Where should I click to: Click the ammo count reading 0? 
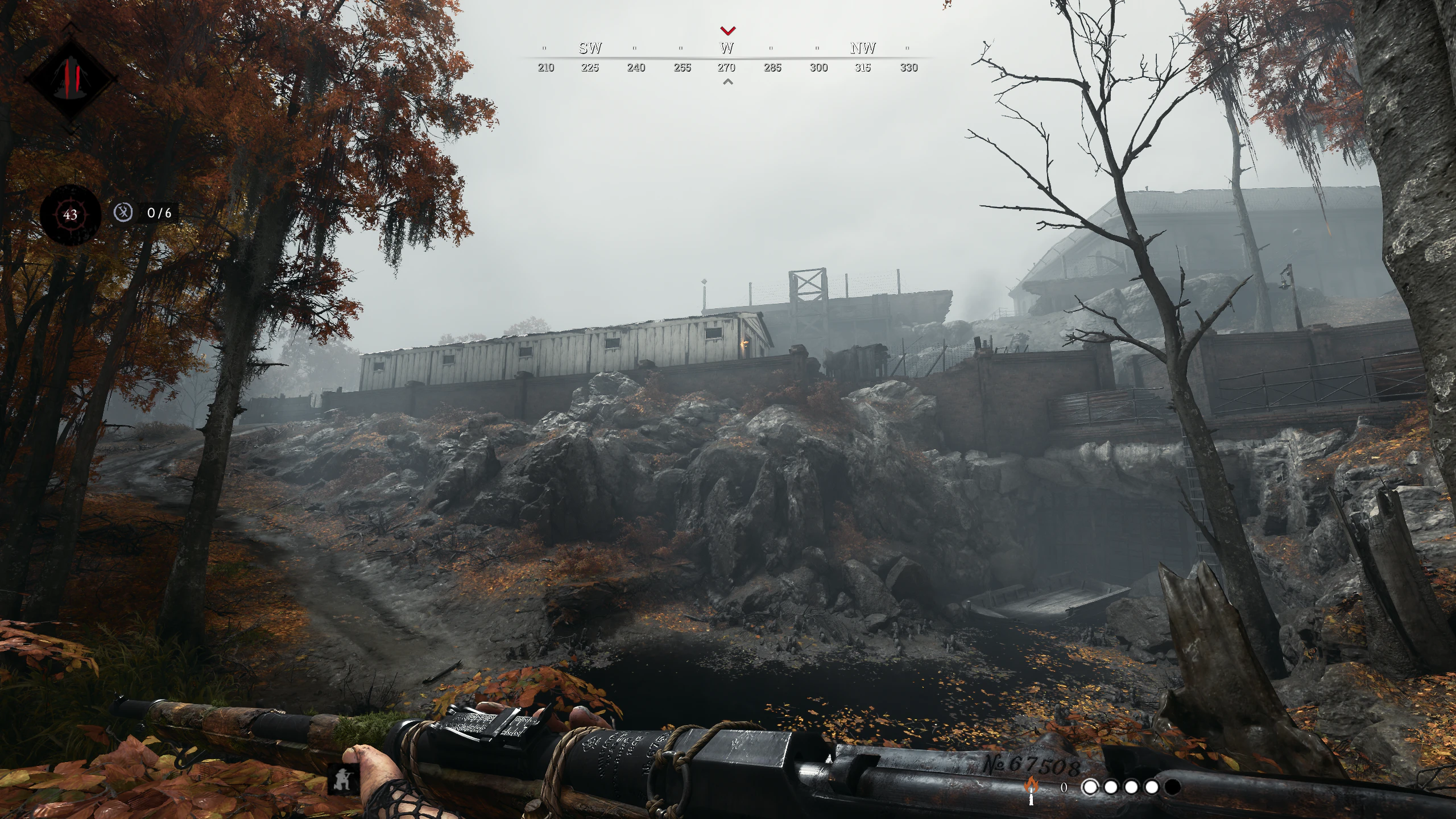point(1064,789)
